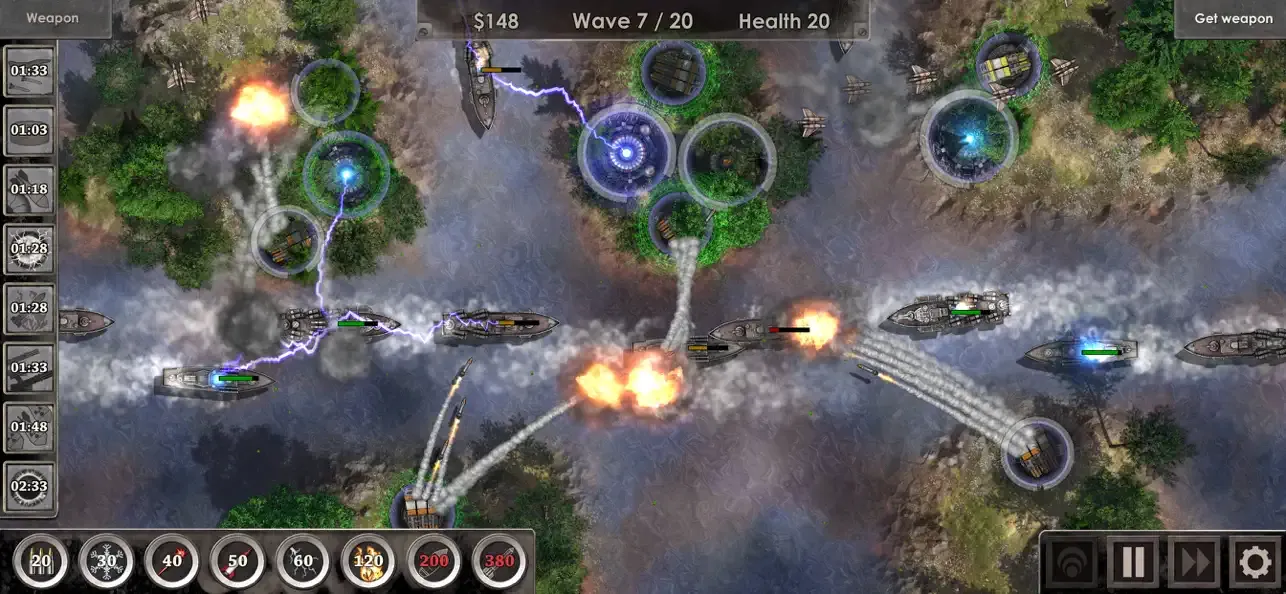Image resolution: width=1286 pixels, height=594 pixels.
Task: Open settings with the gear icon
Action: pyautogui.click(x=1255, y=562)
